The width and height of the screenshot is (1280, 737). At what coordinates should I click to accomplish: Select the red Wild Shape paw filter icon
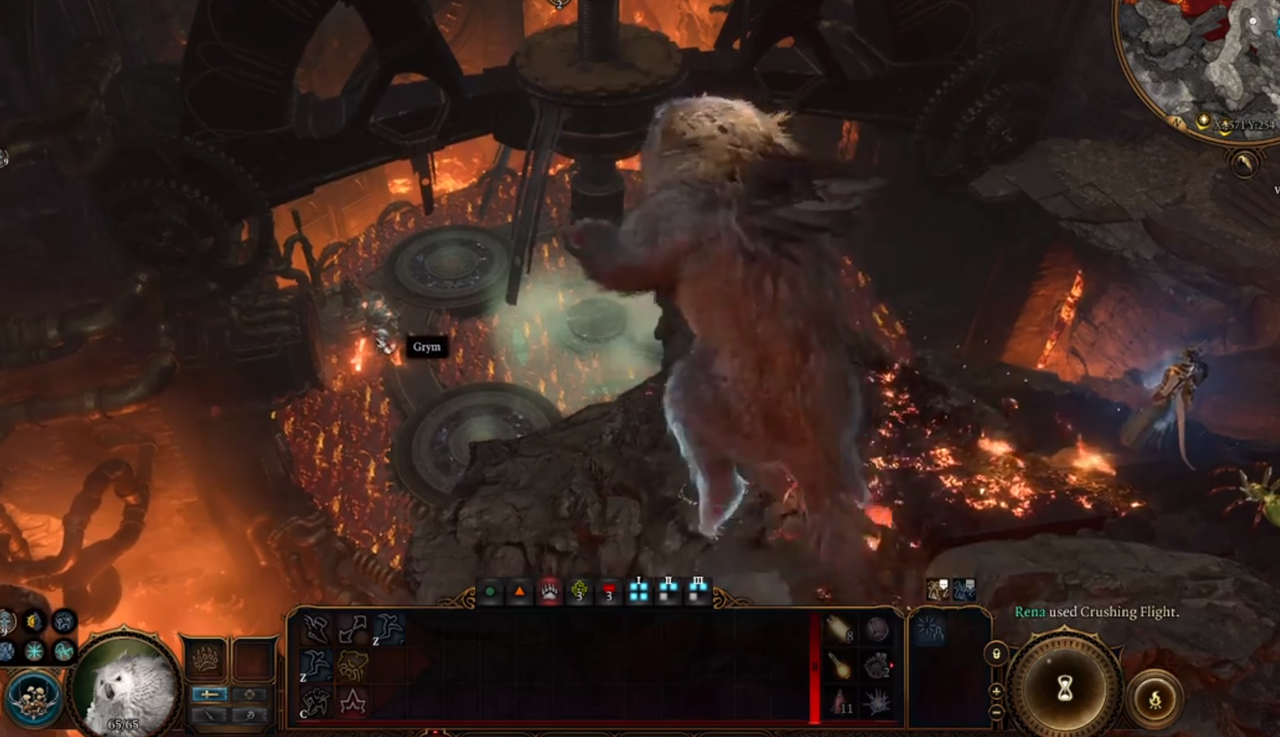click(x=549, y=591)
